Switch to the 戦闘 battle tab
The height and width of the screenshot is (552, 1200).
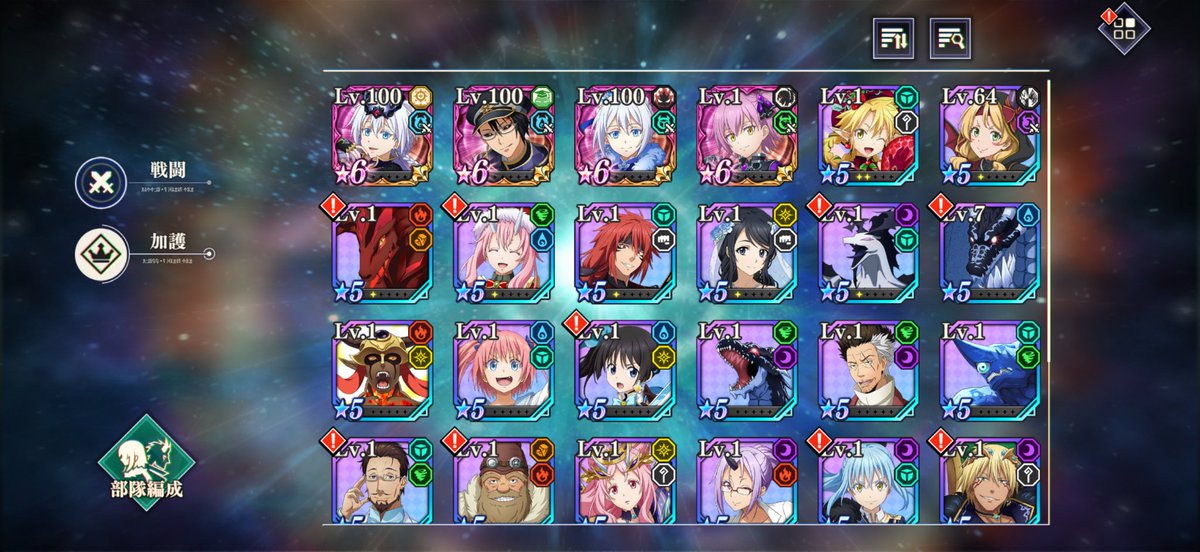[101, 183]
